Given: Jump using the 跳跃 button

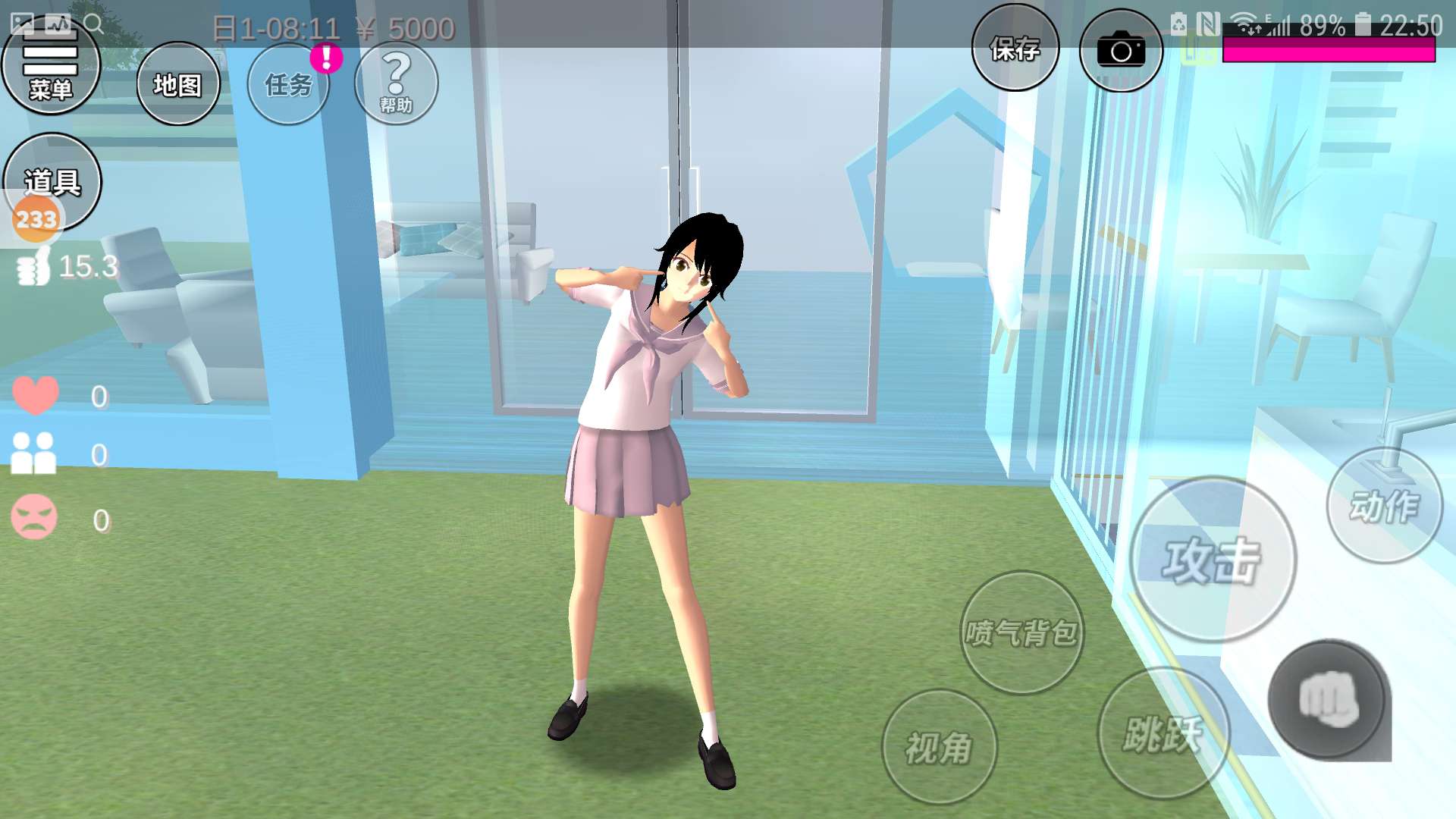Looking at the screenshot, I should point(1163,733).
